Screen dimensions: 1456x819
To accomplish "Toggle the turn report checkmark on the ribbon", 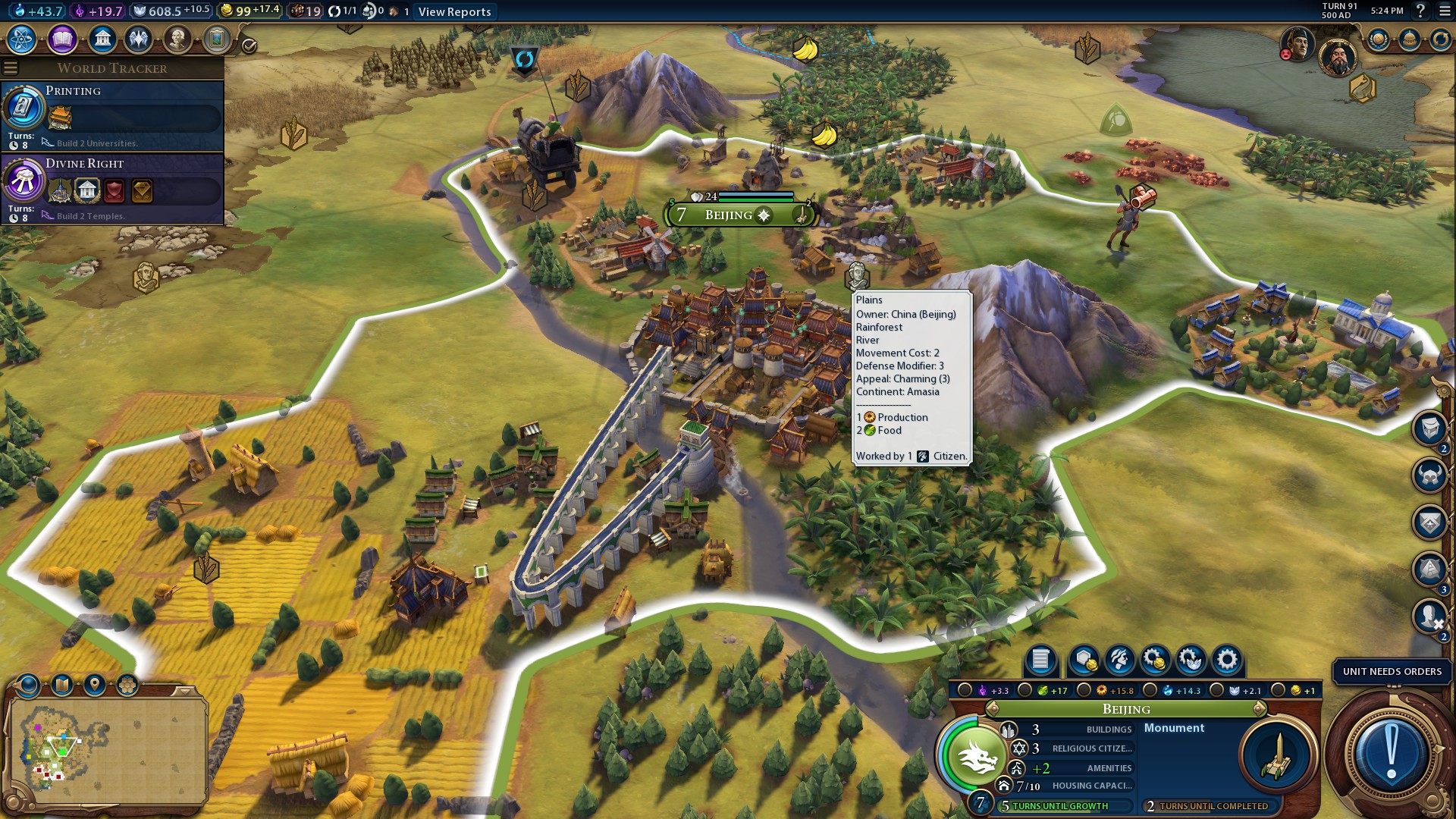I will (x=248, y=45).
